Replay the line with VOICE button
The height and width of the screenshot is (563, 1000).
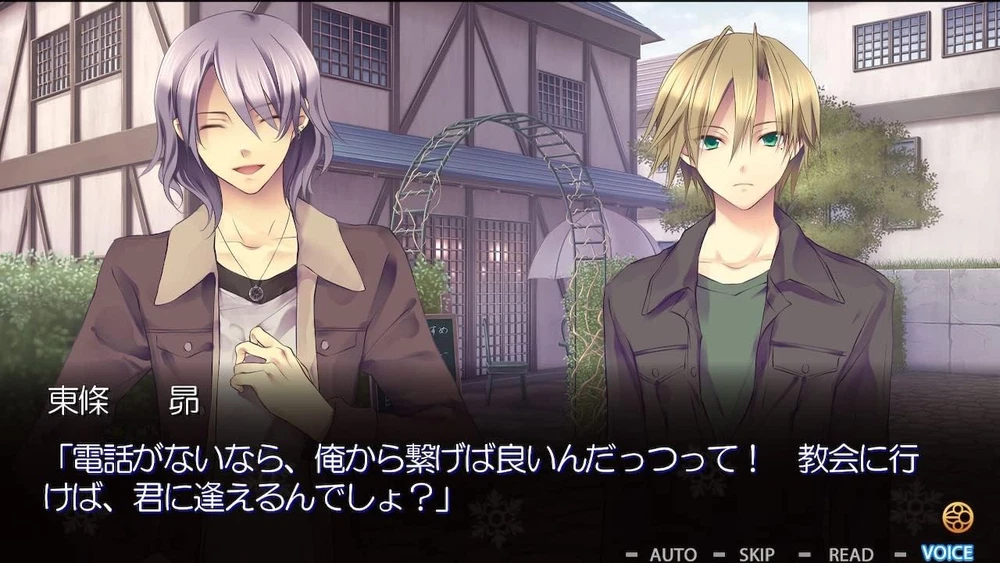[946, 552]
